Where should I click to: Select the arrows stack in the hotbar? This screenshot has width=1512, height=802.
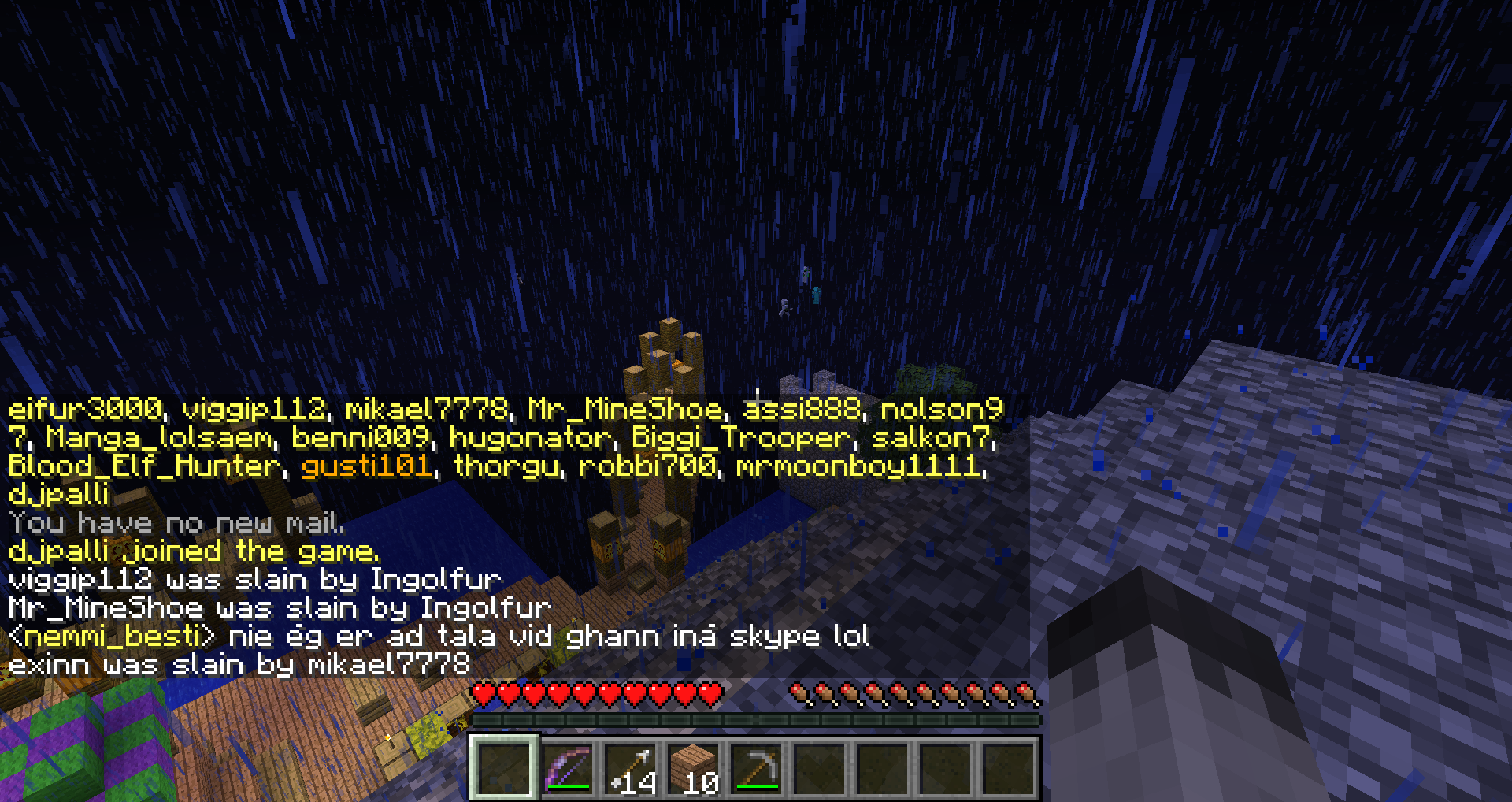tap(632, 767)
